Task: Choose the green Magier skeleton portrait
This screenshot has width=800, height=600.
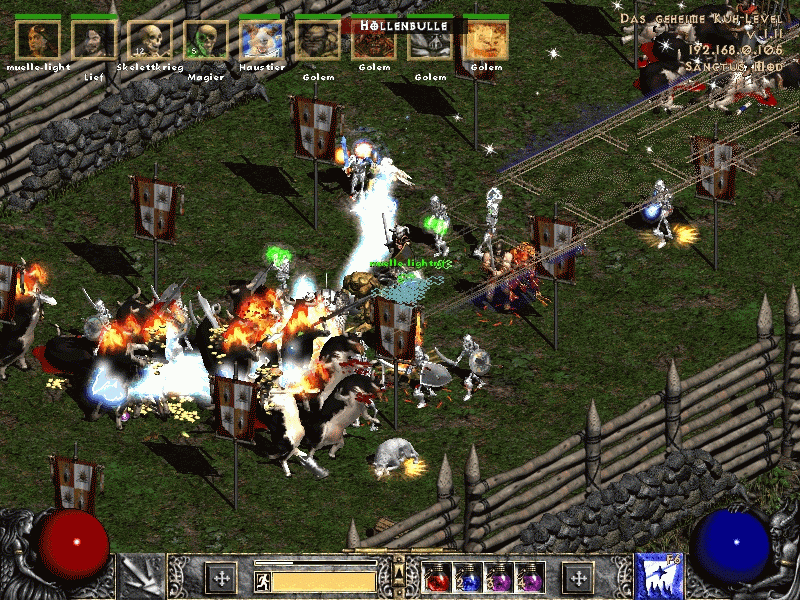Action: click(206, 39)
